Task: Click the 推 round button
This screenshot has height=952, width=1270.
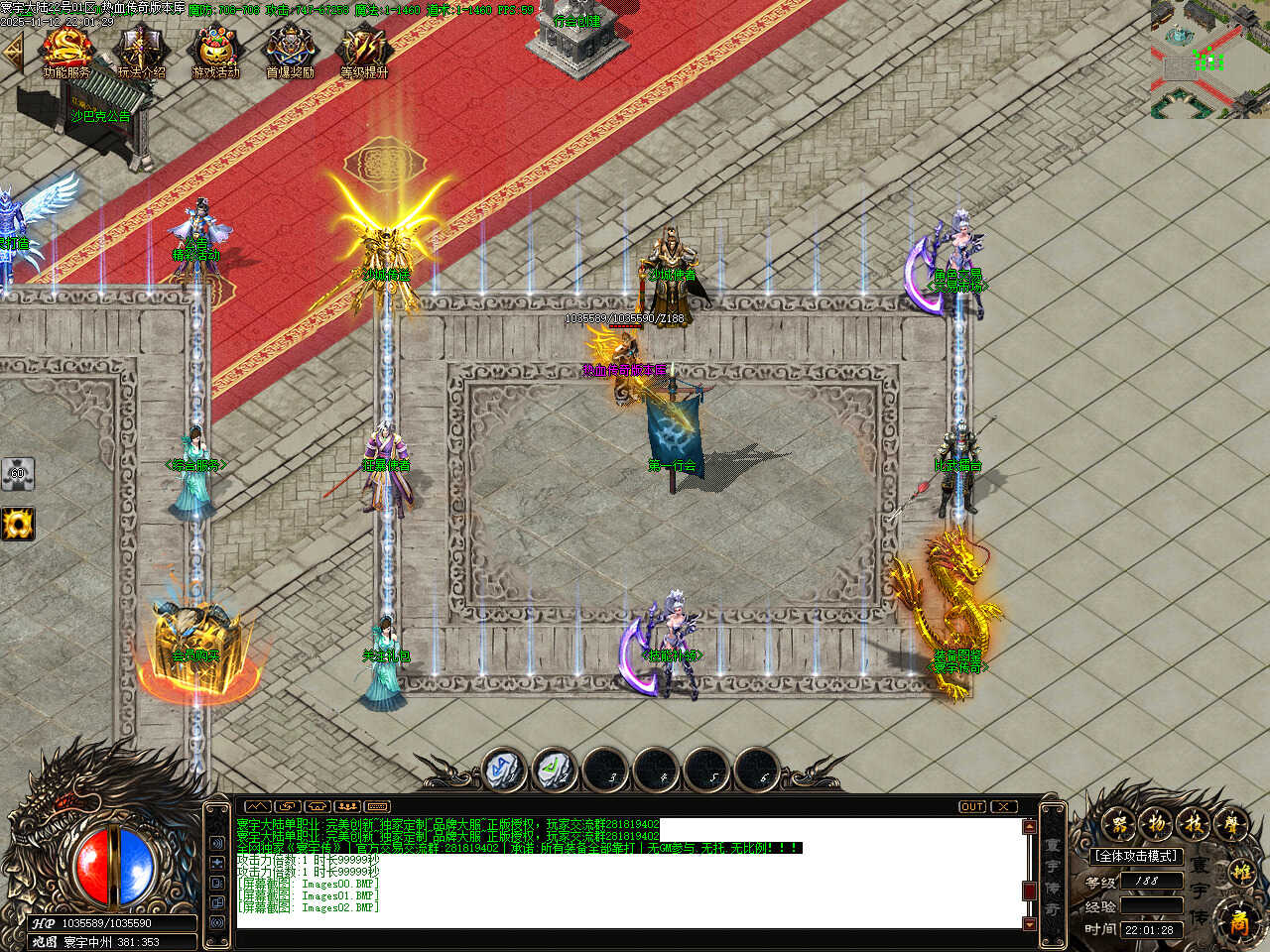Action: pos(1241,873)
